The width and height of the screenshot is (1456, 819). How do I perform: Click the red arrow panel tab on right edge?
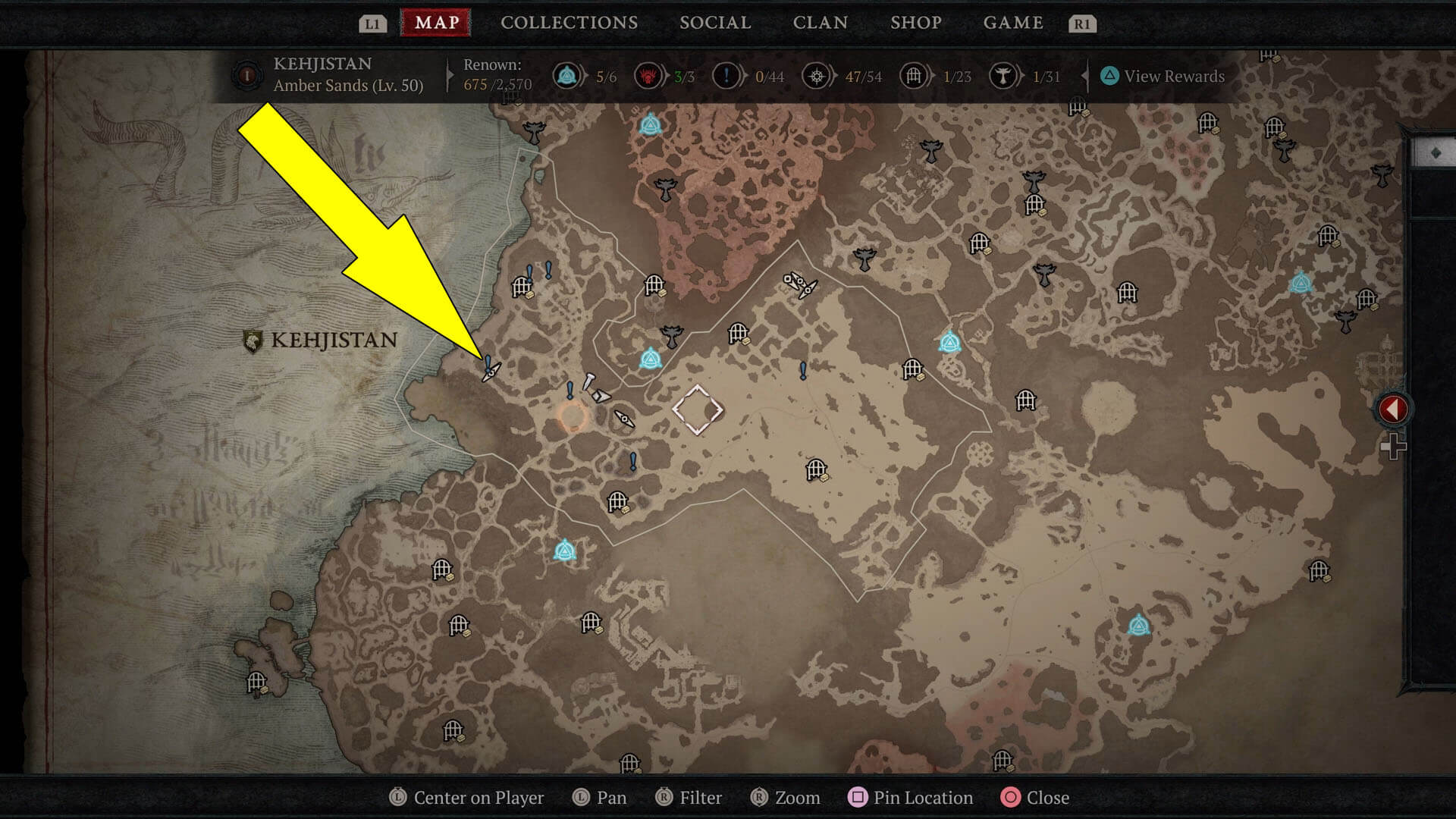(x=1392, y=407)
